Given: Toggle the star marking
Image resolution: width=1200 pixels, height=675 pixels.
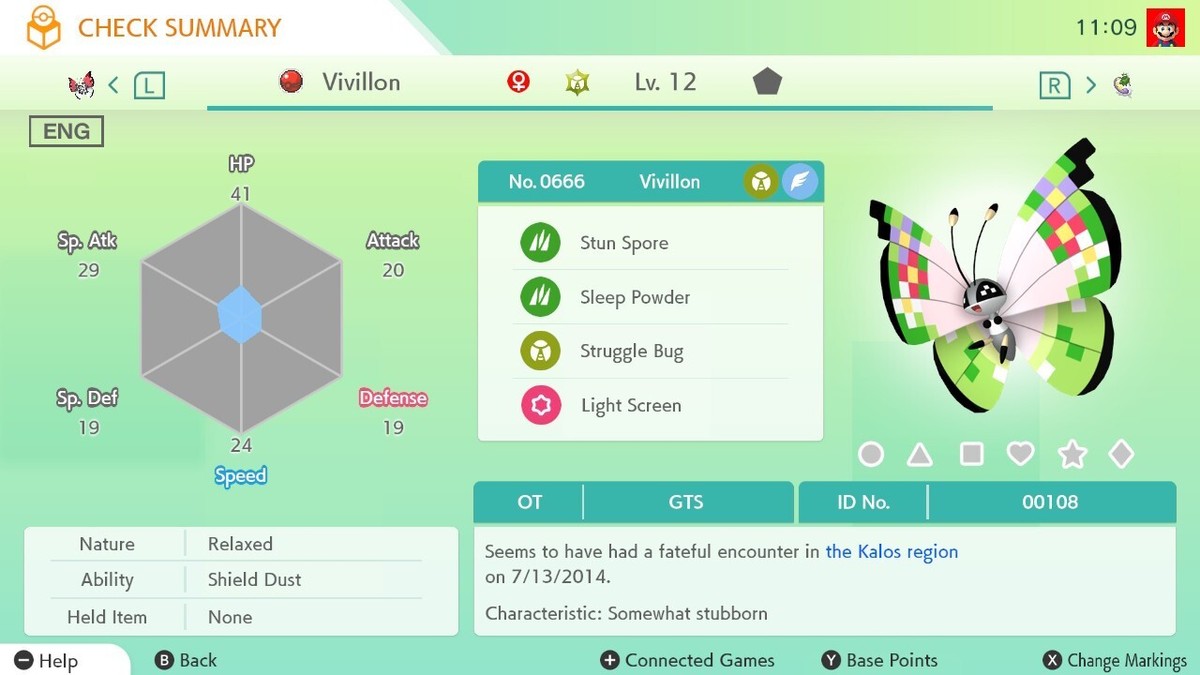Looking at the screenshot, I should coord(1072,455).
